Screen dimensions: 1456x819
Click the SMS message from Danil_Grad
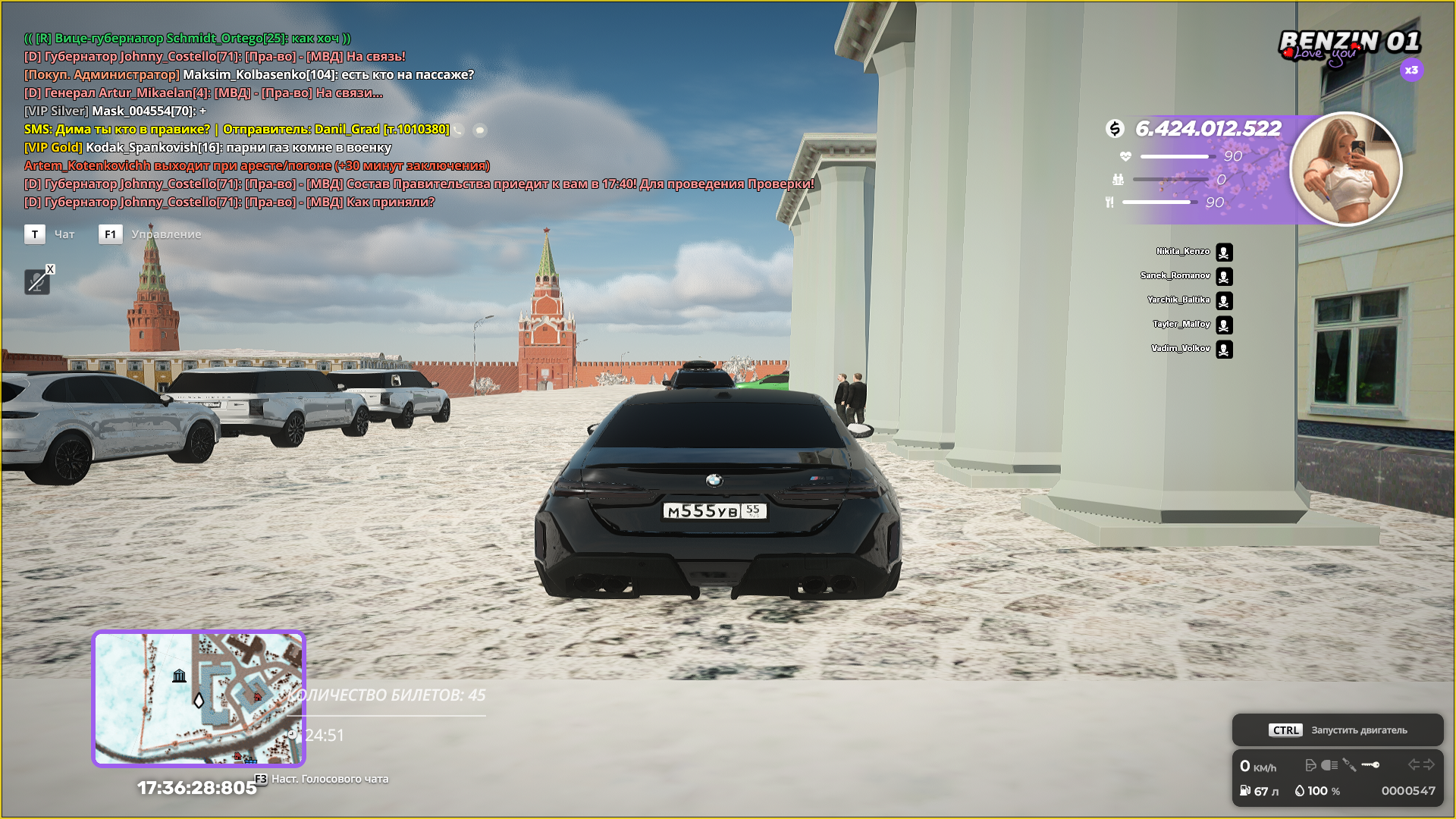tap(237, 130)
